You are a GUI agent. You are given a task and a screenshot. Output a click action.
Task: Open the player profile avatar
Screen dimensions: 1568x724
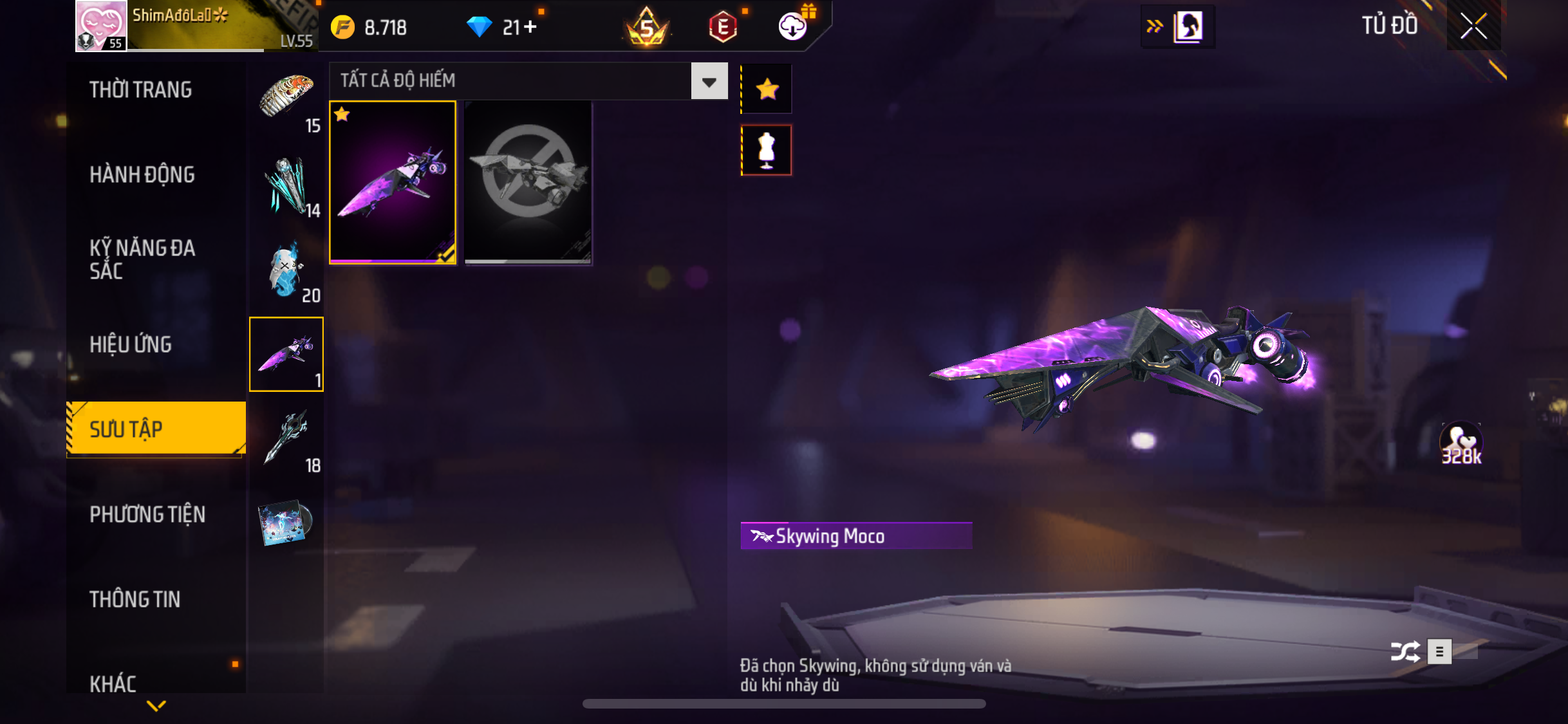pyautogui.click(x=101, y=26)
